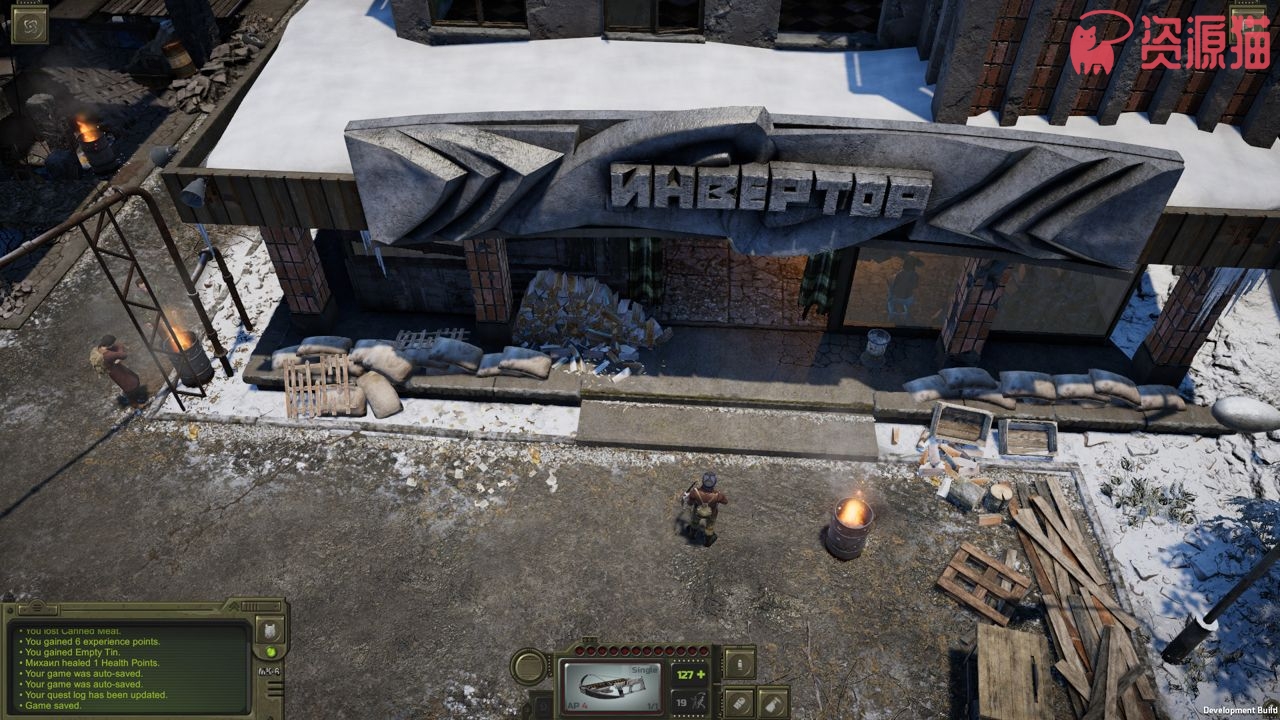This screenshot has width=1280, height=720.
Task: Open the top-left swirl menu button
Action: click(29, 24)
